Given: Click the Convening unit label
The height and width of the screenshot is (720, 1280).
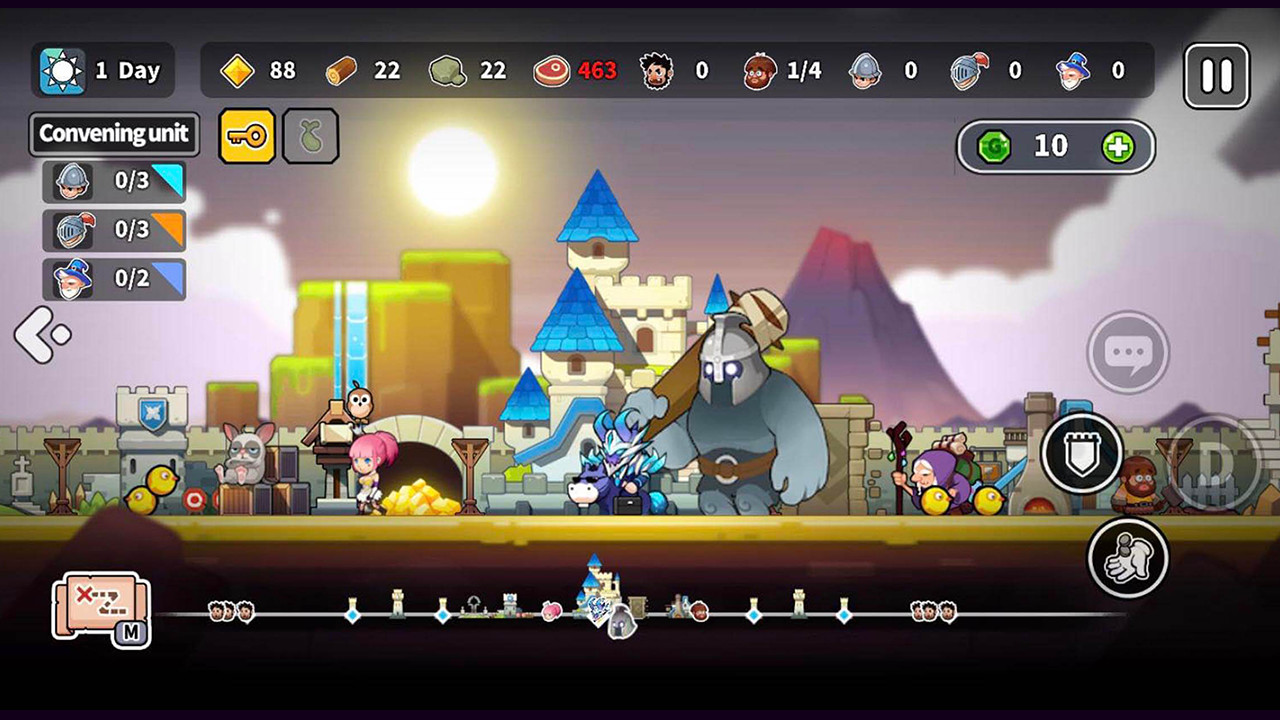Looking at the screenshot, I should tap(113, 134).
